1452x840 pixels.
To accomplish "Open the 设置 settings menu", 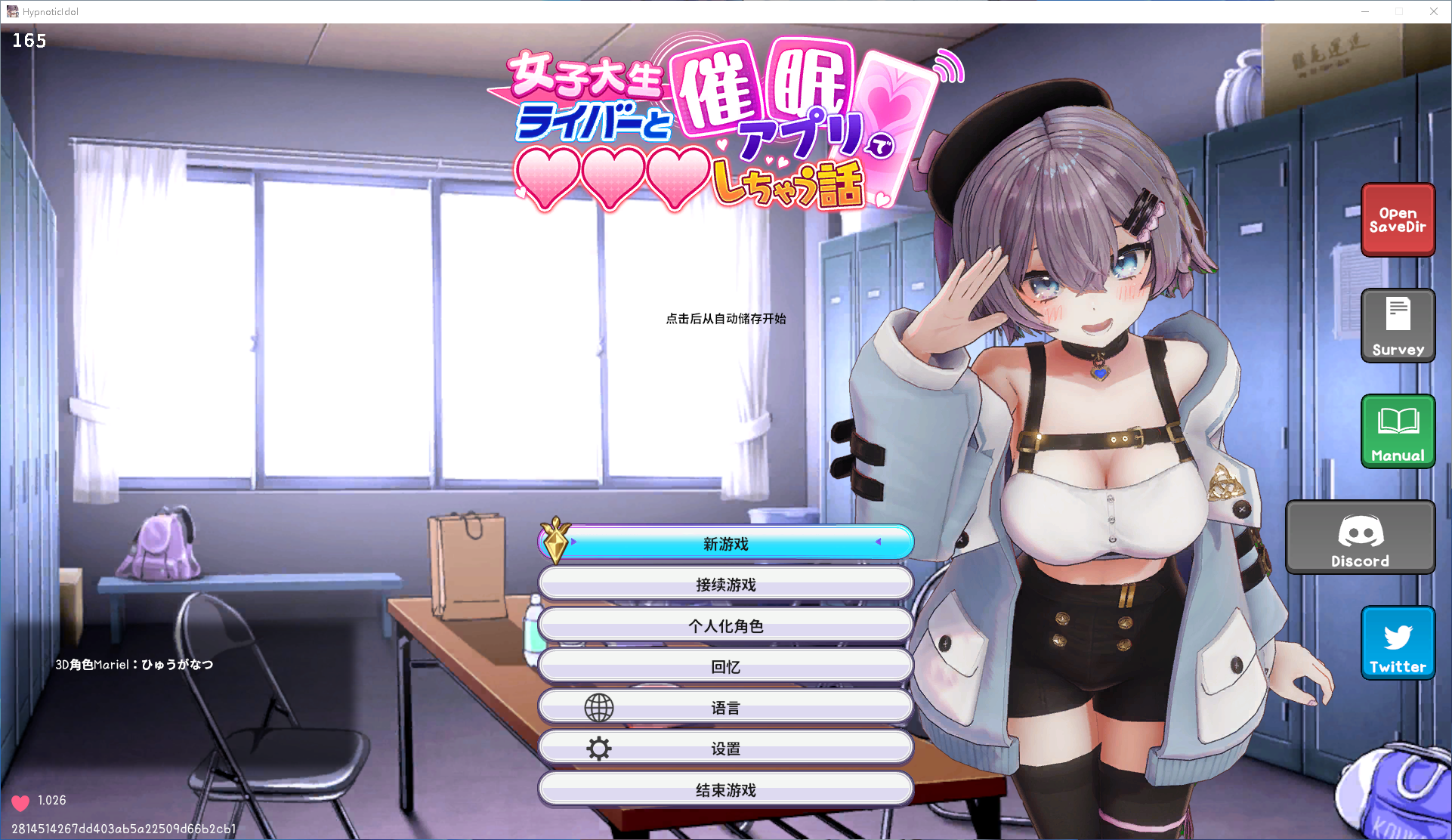I will 725,749.
